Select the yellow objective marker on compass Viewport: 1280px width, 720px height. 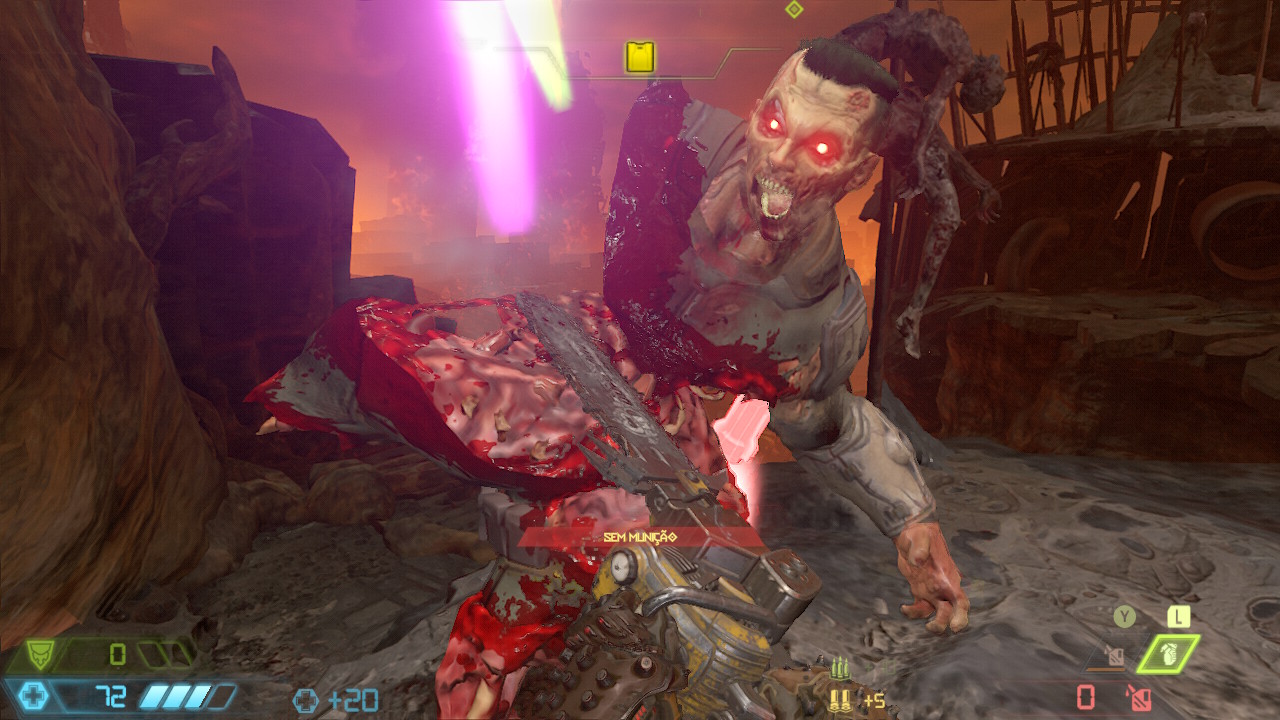(x=640, y=56)
